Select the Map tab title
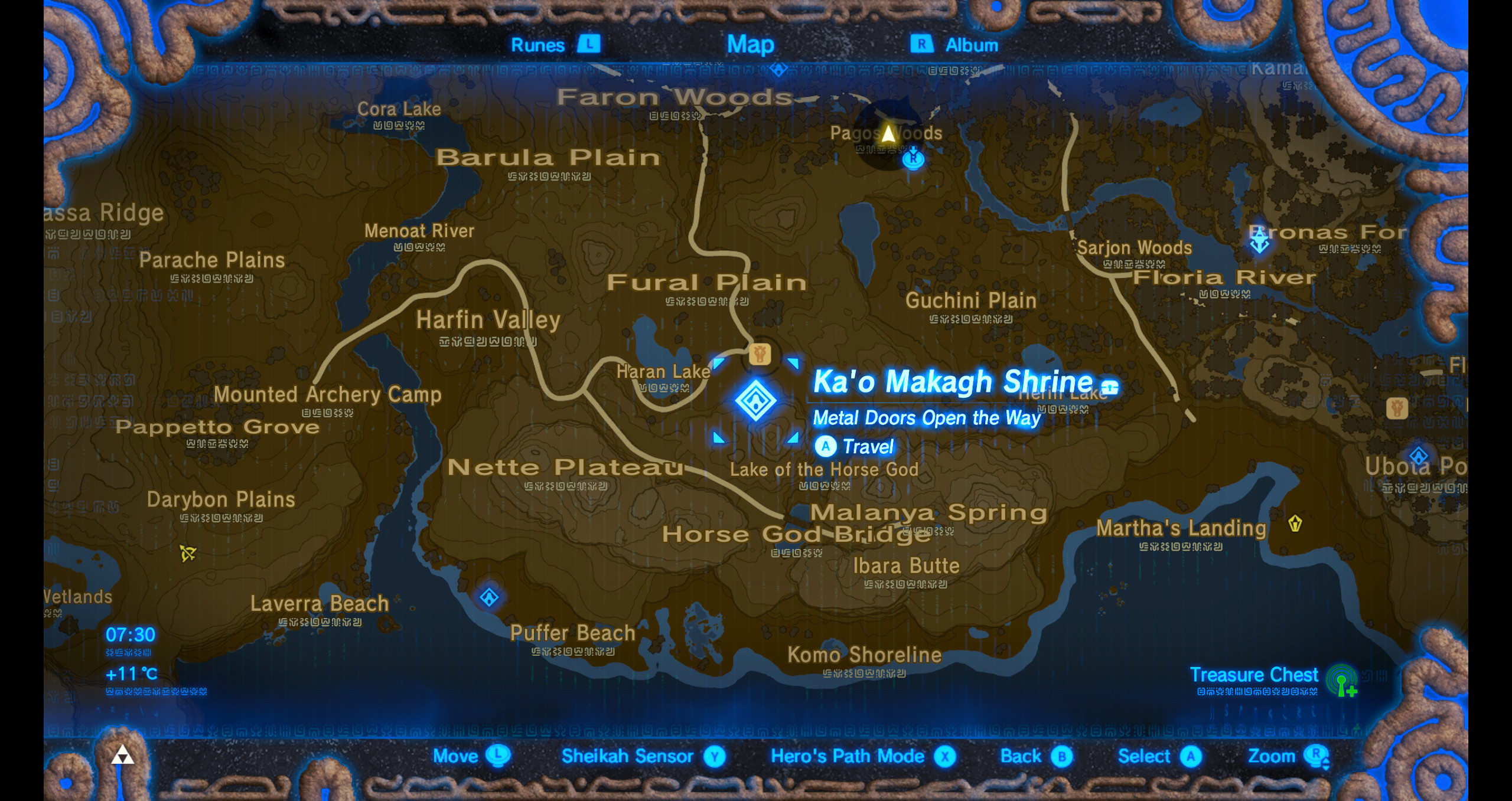The width and height of the screenshot is (1512, 801). [751, 43]
